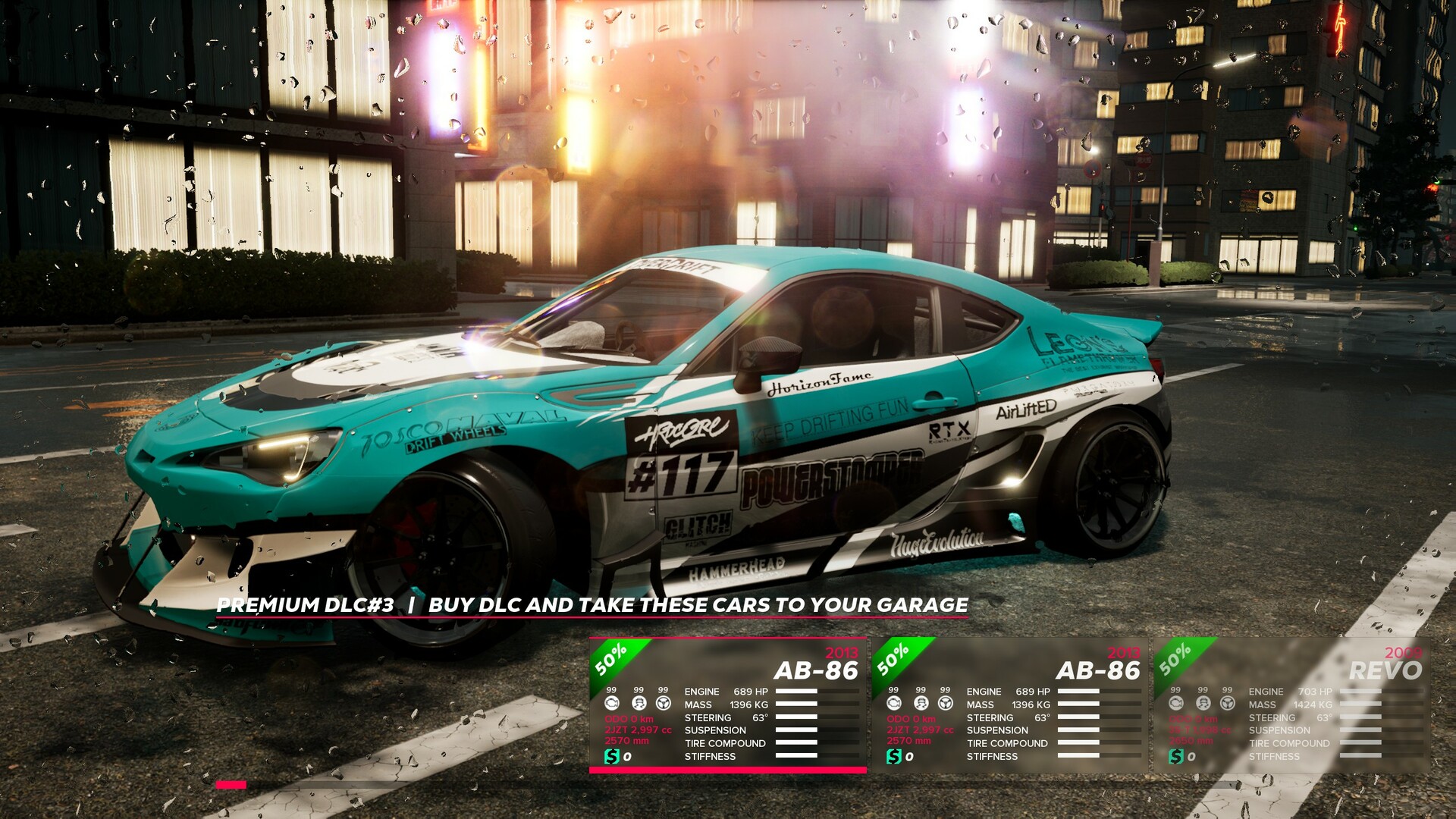Select the driver helmet icon on the first AB-86 card

[639, 704]
